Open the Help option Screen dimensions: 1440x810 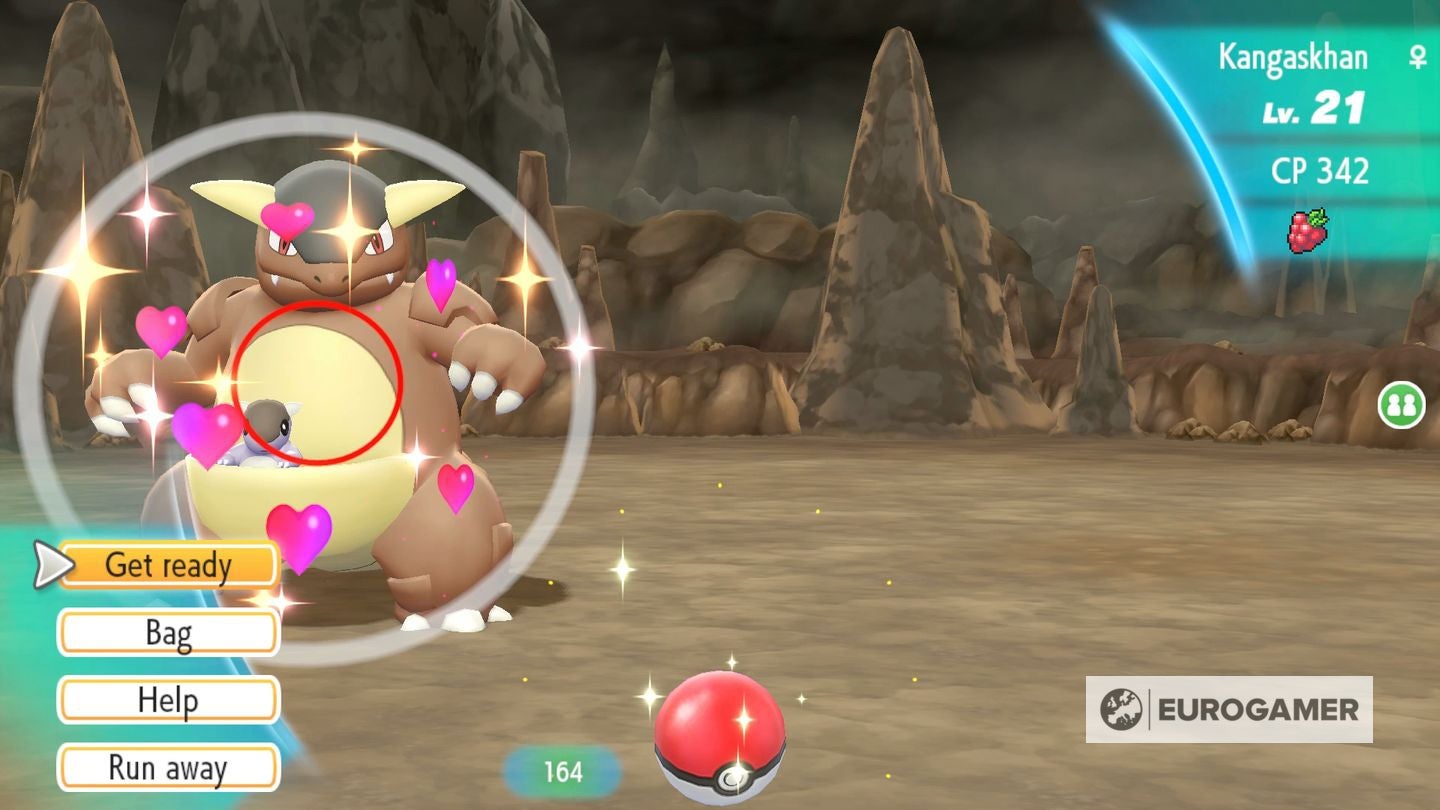pos(167,700)
